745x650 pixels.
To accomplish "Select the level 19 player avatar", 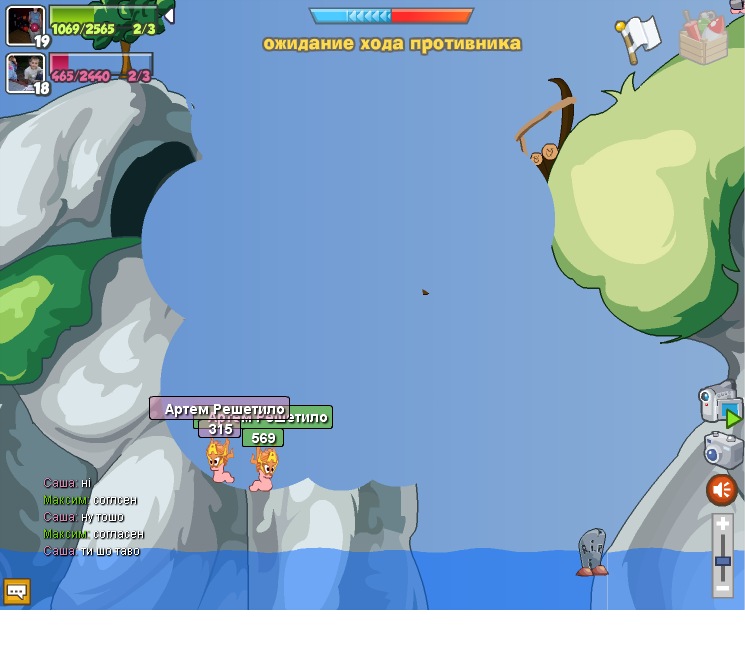I will tap(25, 25).
